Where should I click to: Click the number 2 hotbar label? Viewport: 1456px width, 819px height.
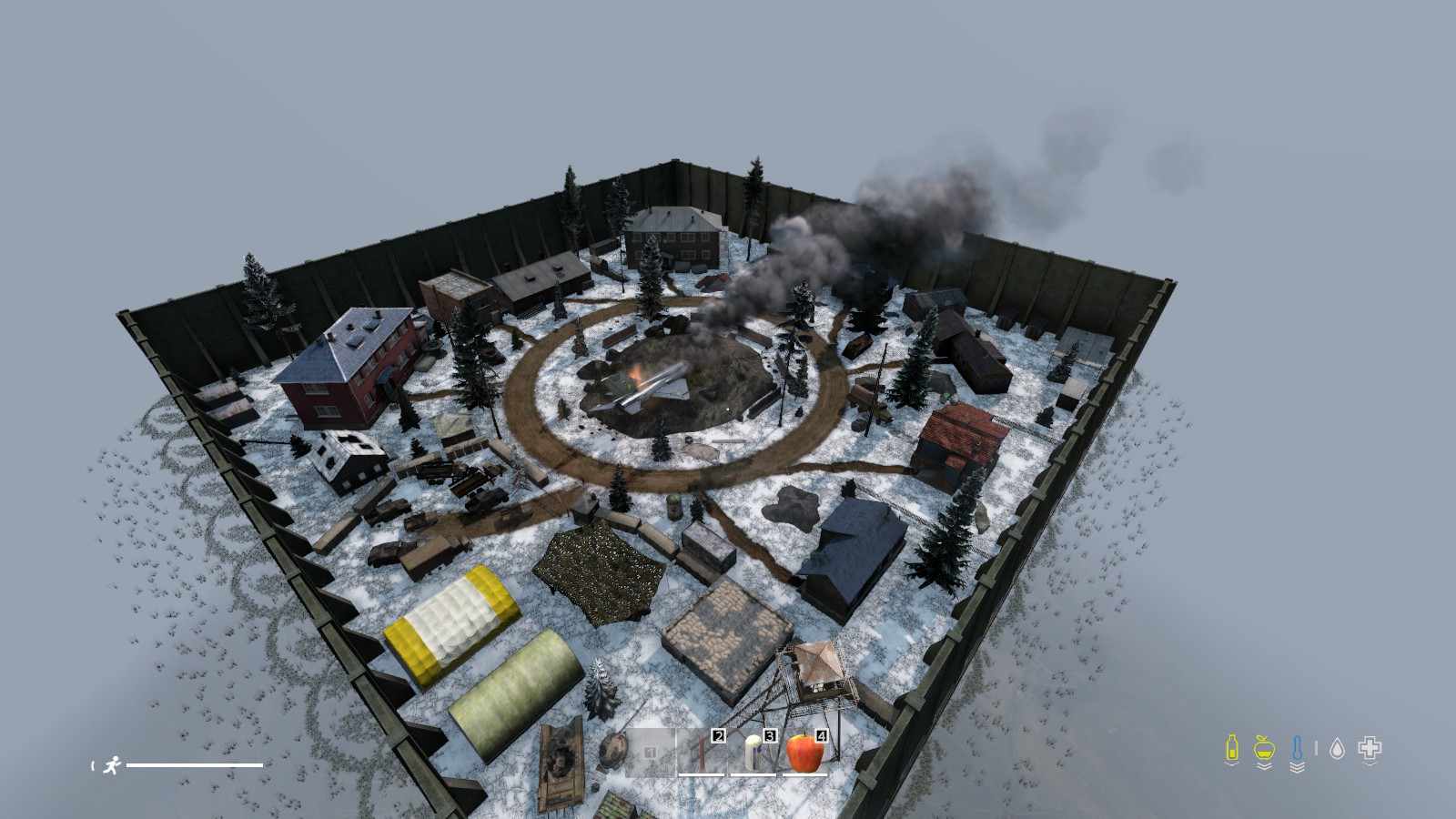coord(719,737)
